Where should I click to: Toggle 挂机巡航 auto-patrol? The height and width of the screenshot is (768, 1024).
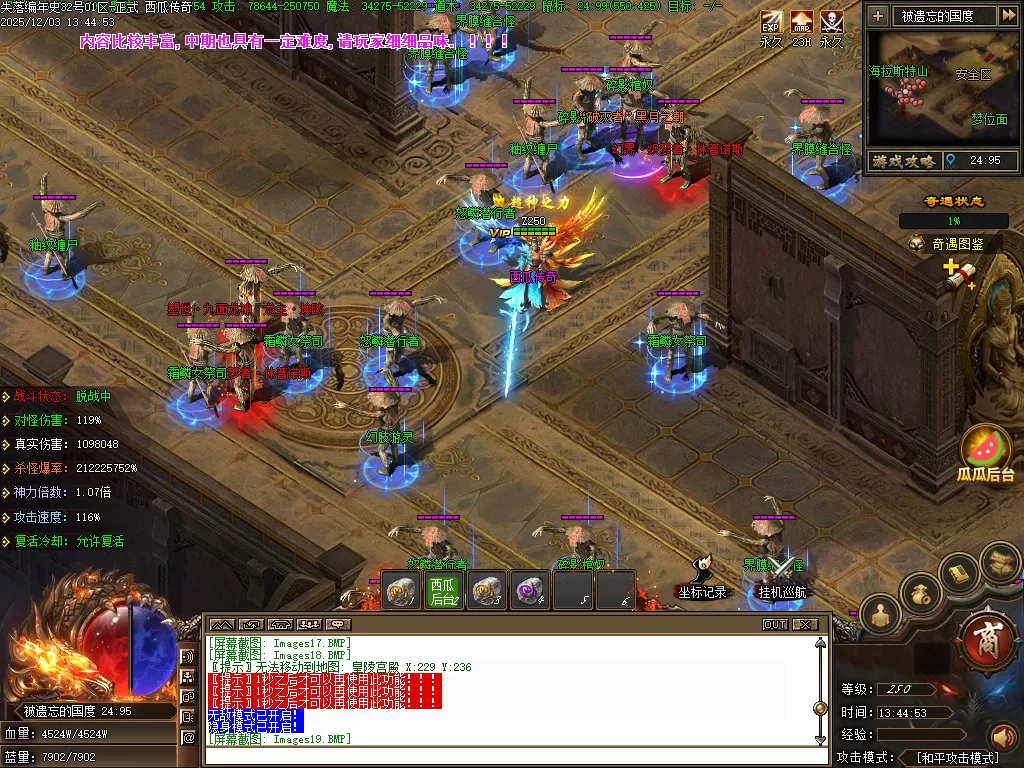click(781, 578)
